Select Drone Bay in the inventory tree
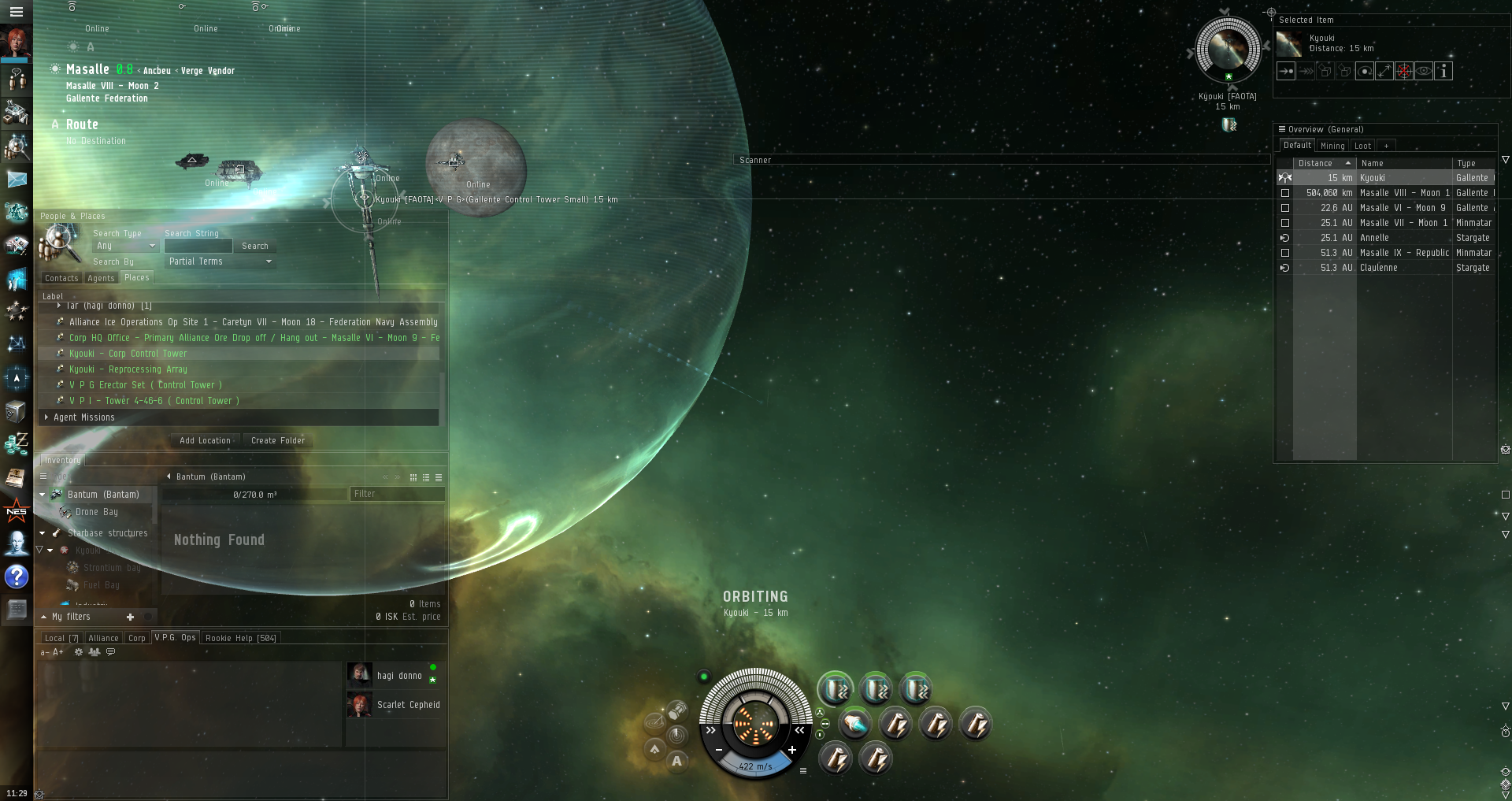 point(97,512)
